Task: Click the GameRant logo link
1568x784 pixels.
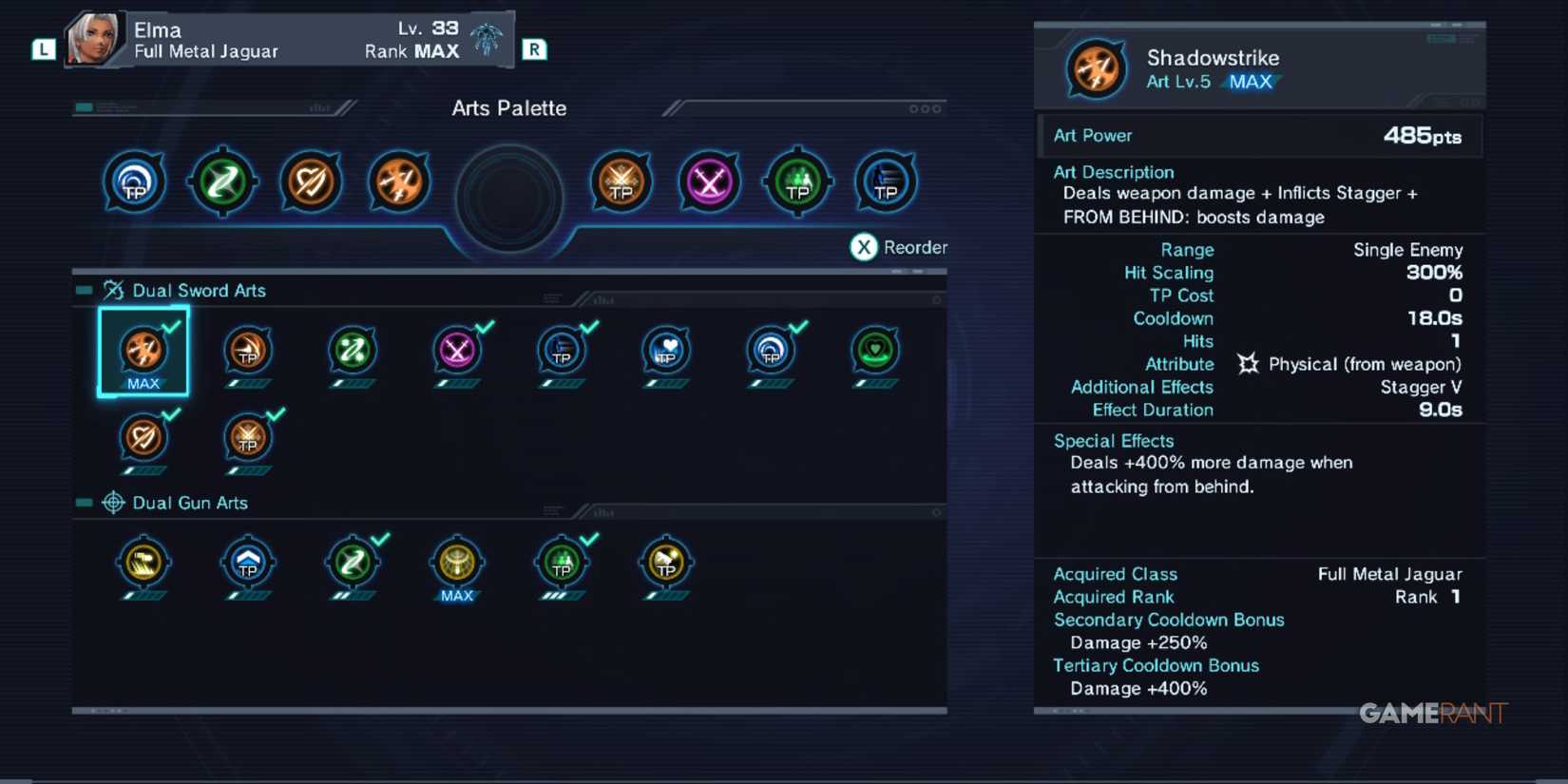Action: pyautogui.click(x=1435, y=711)
